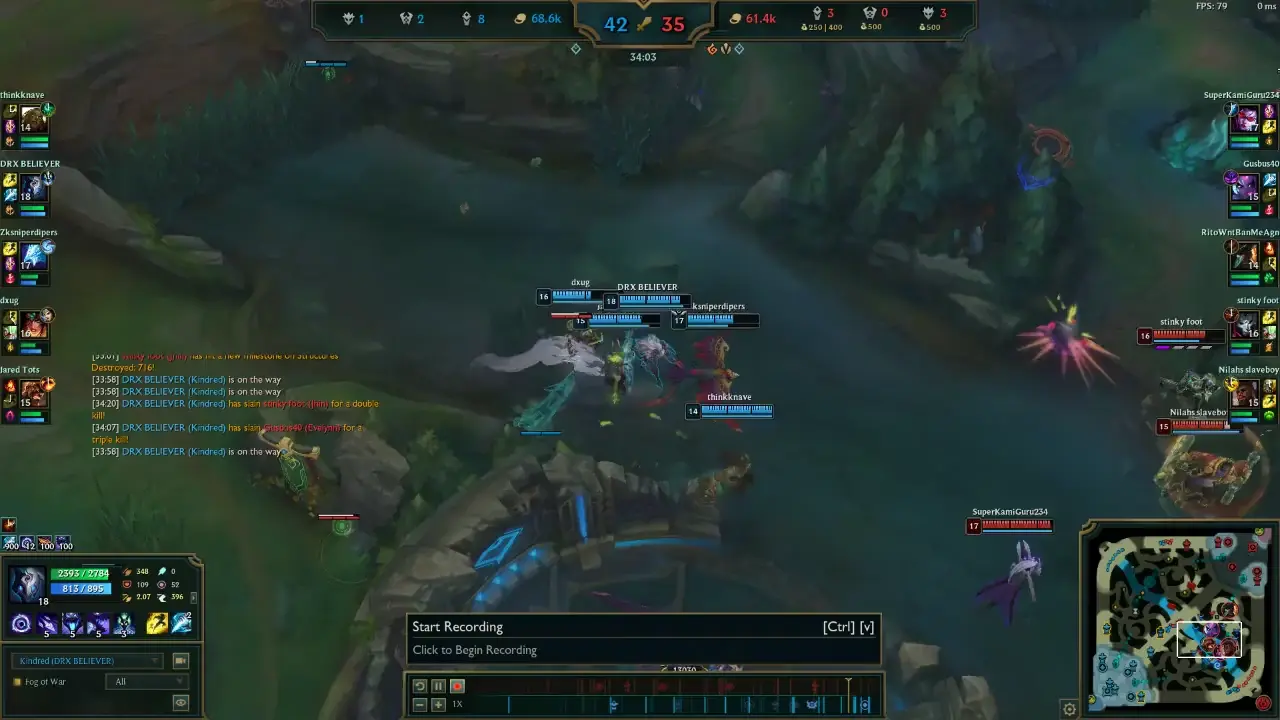Restart the replay with the rewind icon
1280x720 pixels.
[419, 686]
